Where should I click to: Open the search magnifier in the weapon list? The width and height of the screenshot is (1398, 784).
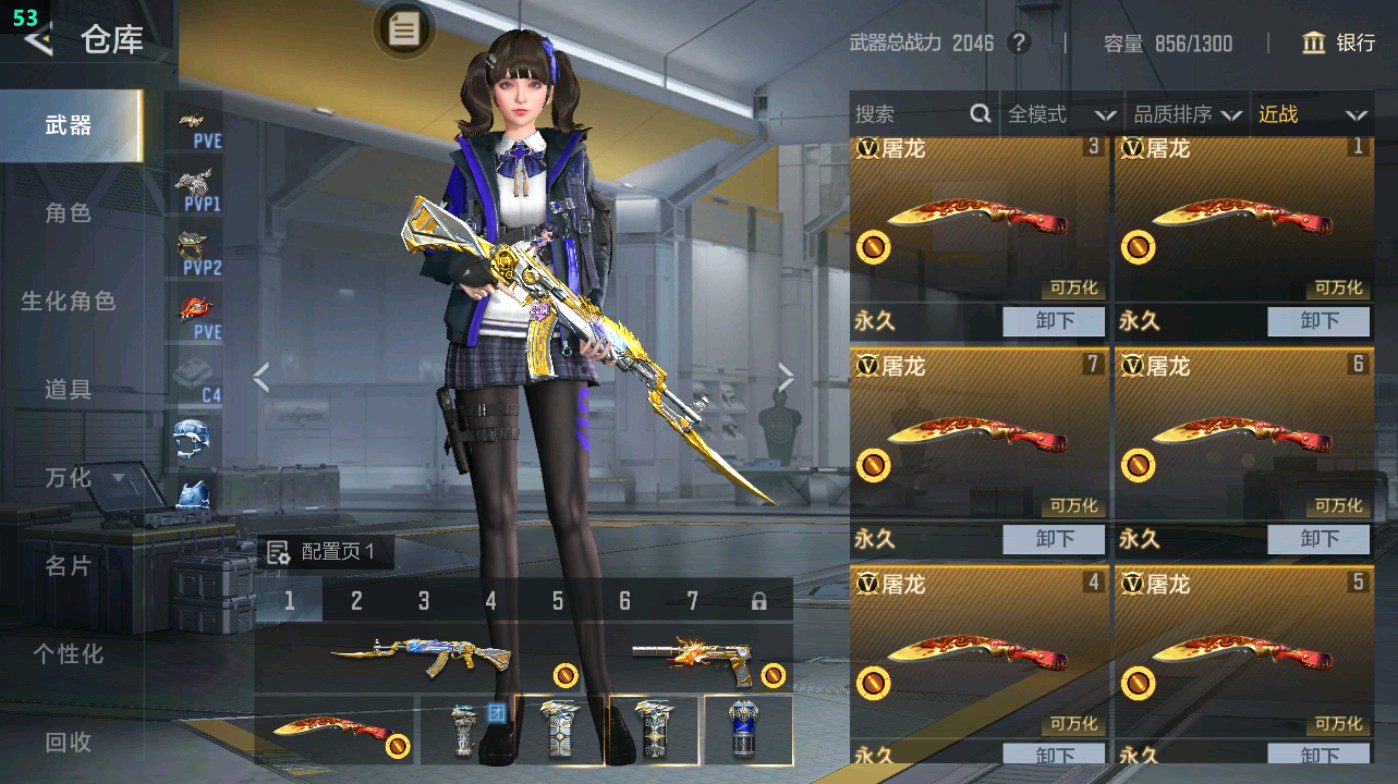(x=977, y=114)
